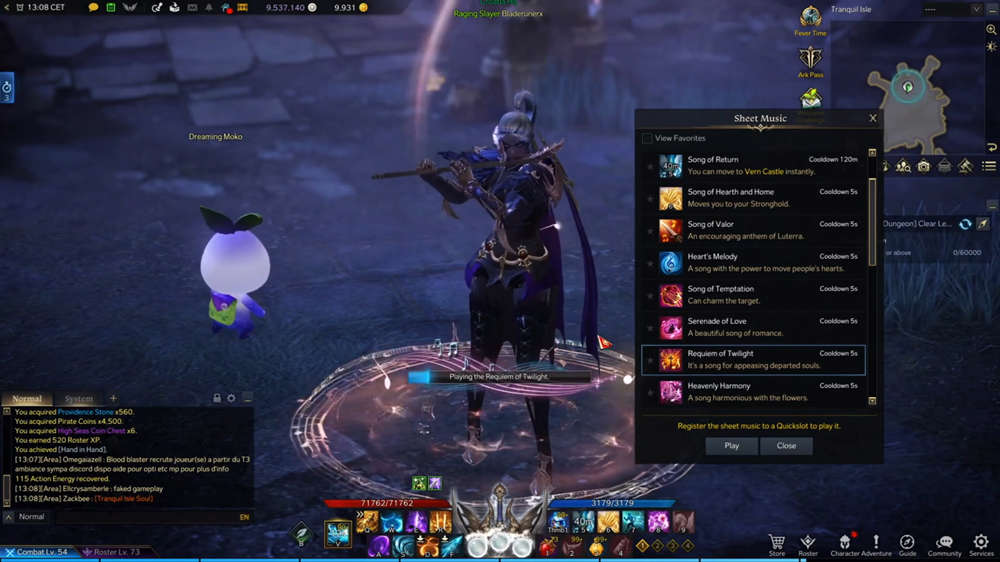The width and height of the screenshot is (1000, 562).
Task: Toggle the View Favorites checkbox
Action: pyautogui.click(x=647, y=138)
